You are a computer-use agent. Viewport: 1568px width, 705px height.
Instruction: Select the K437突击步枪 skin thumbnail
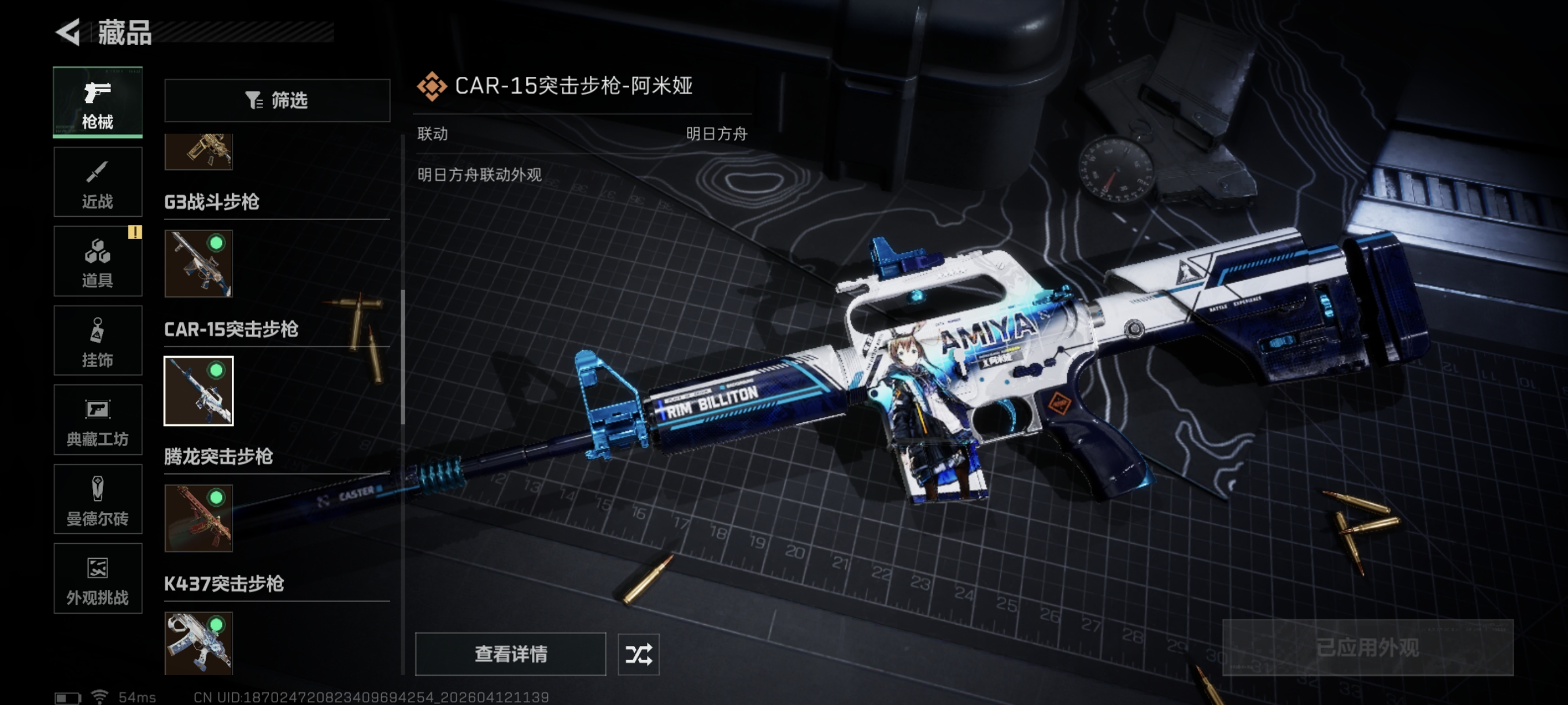(198, 643)
